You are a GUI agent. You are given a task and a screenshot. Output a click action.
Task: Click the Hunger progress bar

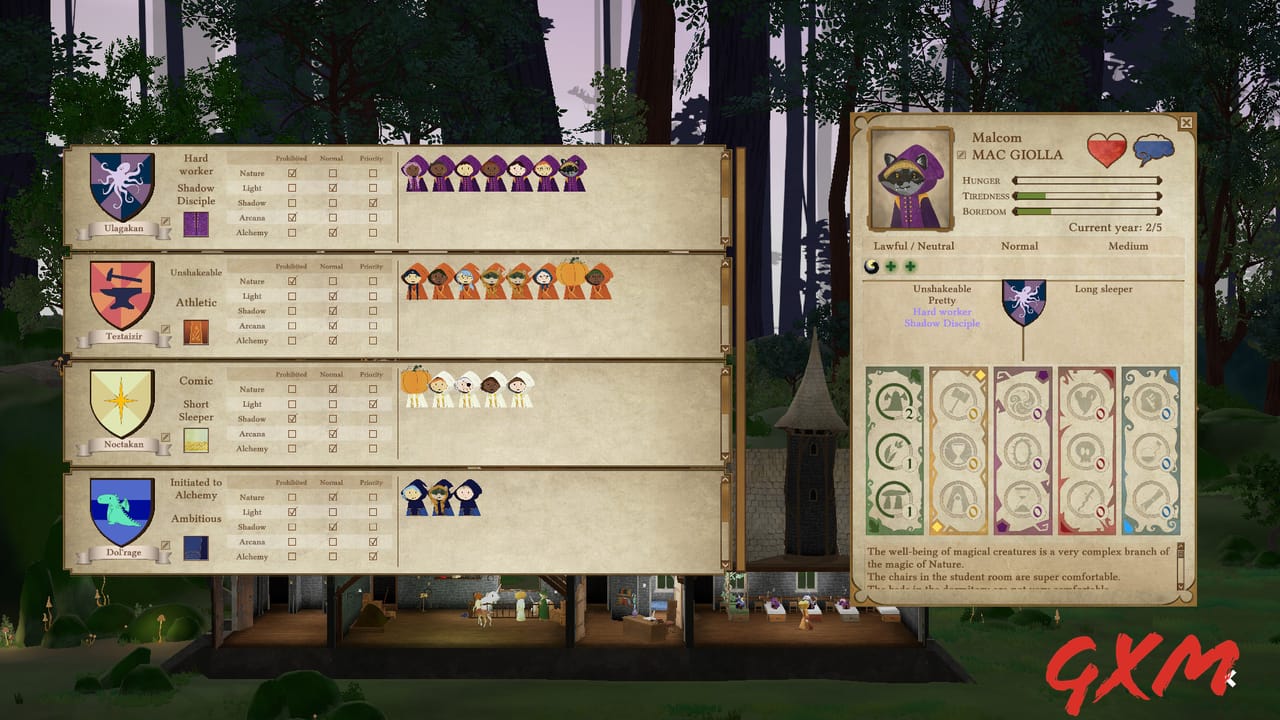[1085, 180]
